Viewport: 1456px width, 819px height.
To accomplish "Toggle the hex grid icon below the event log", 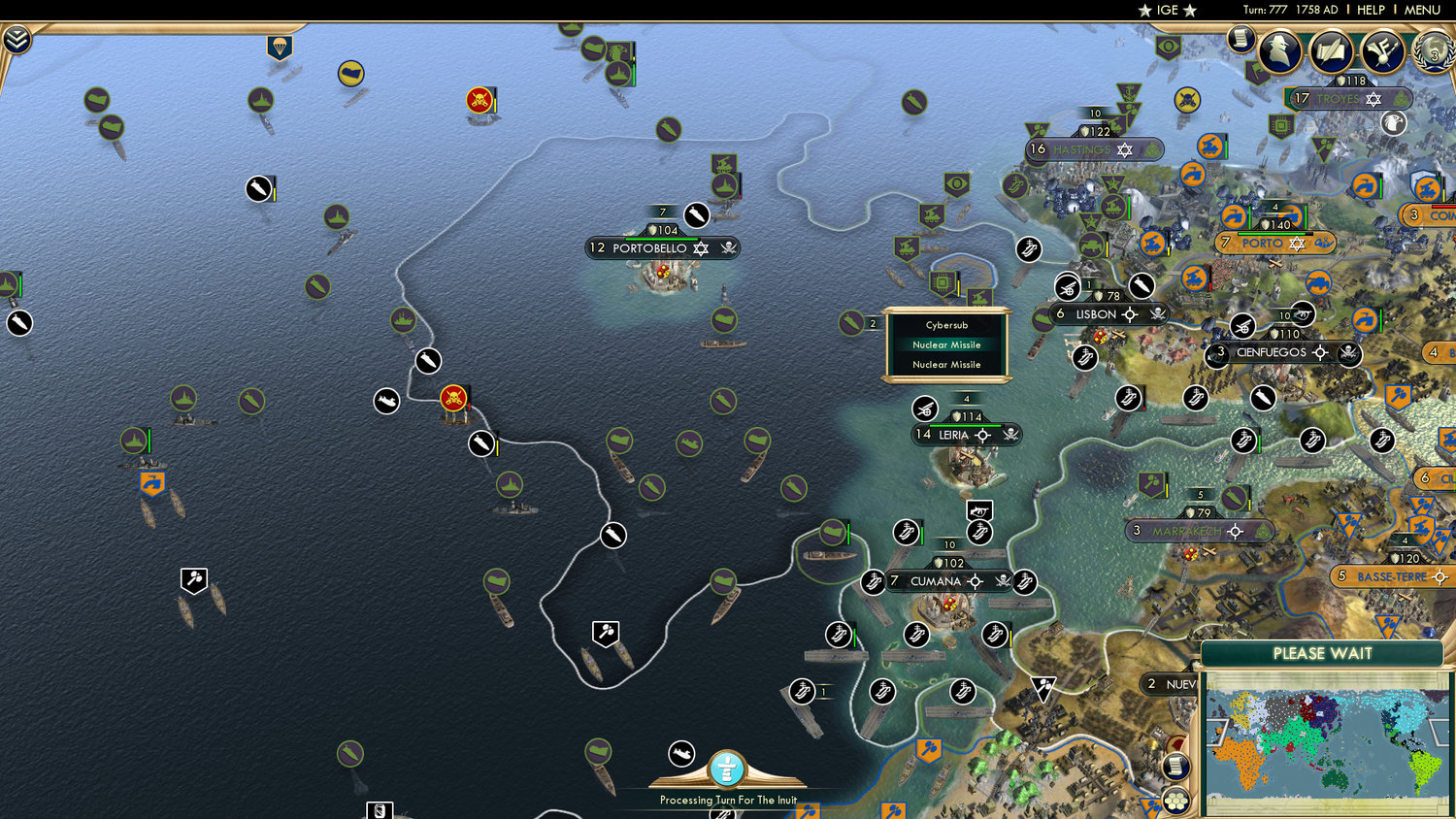I will [1175, 799].
